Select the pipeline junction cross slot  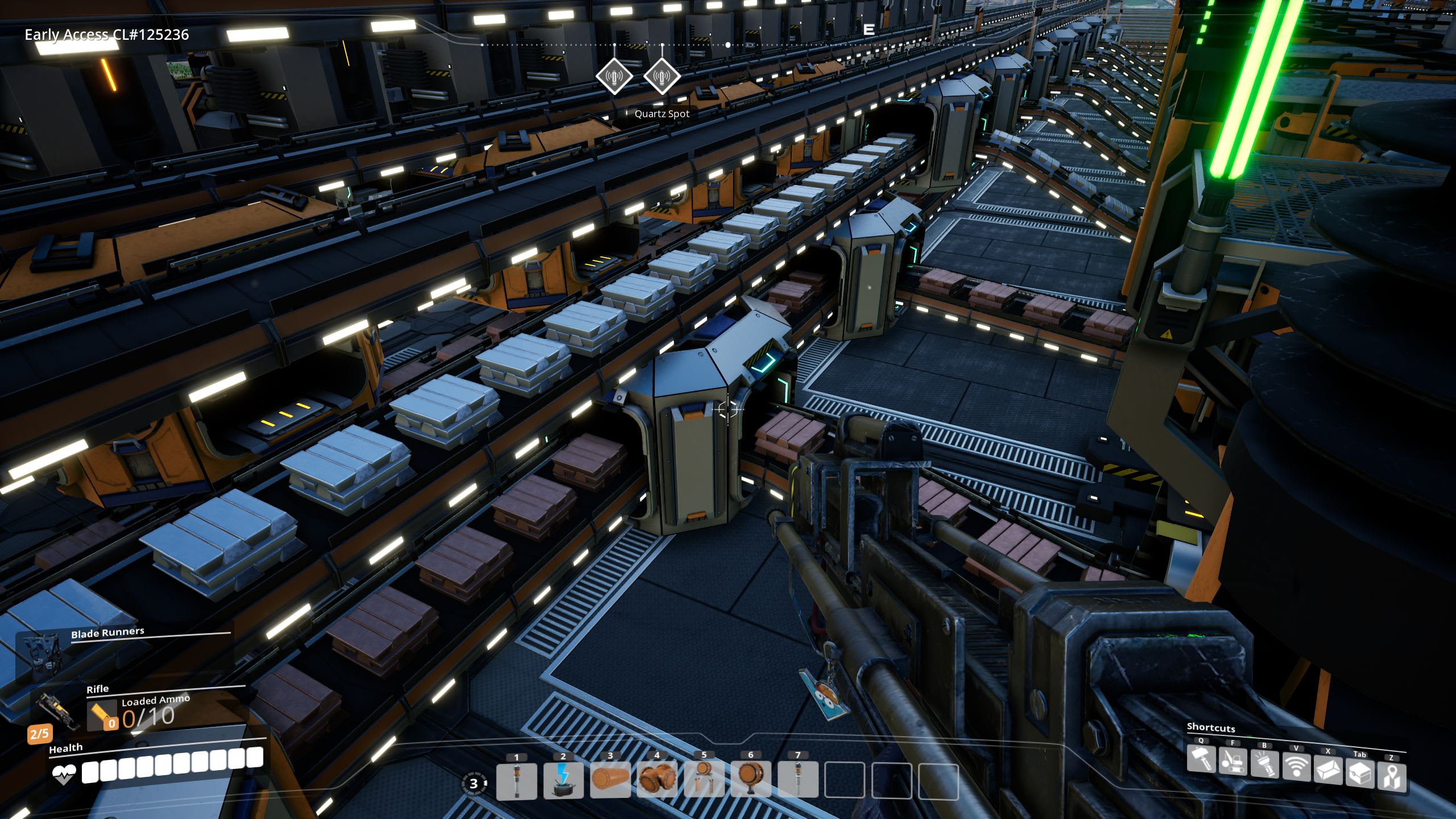tap(657, 780)
